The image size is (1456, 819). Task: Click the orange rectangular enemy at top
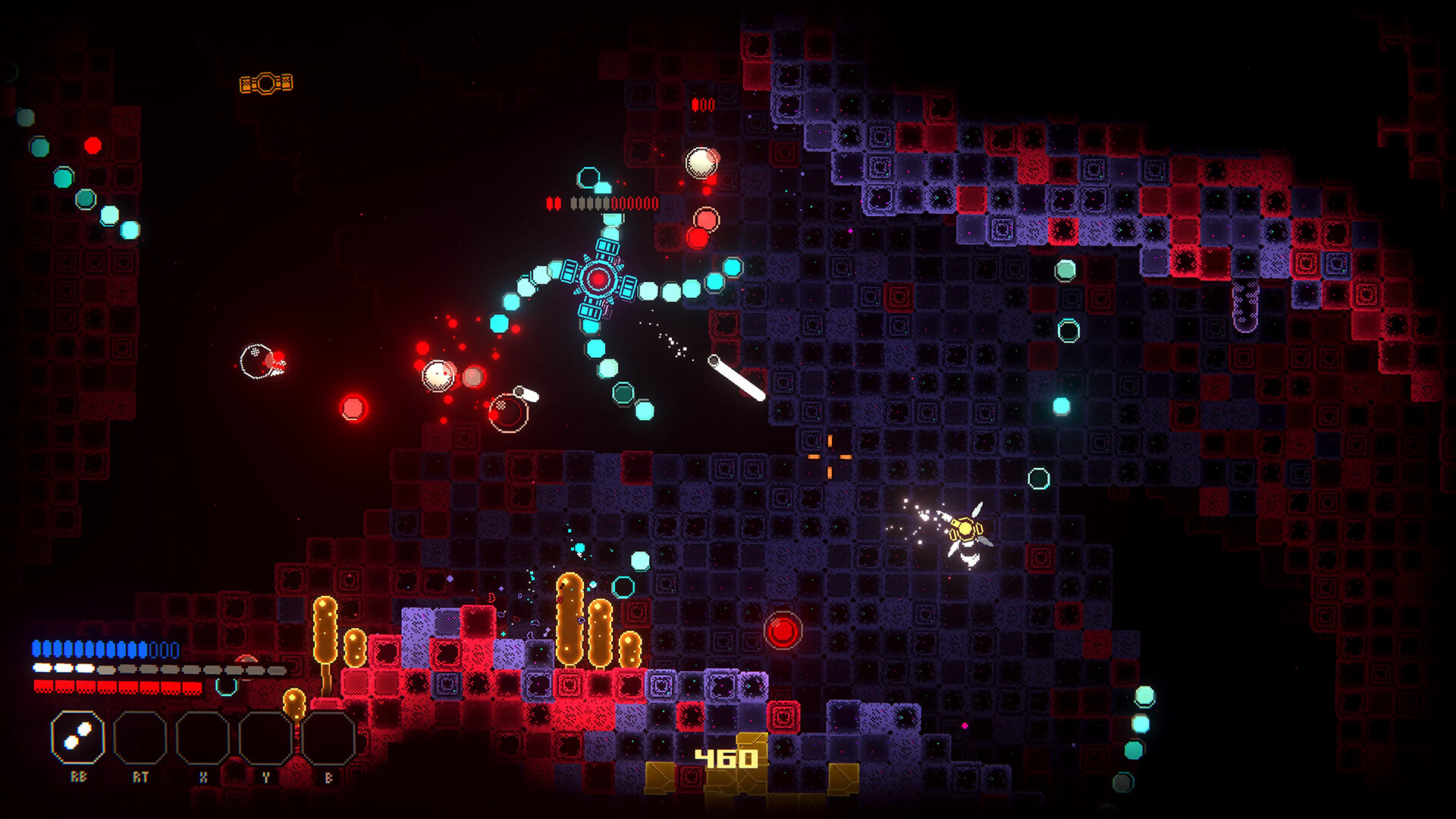tap(267, 82)
